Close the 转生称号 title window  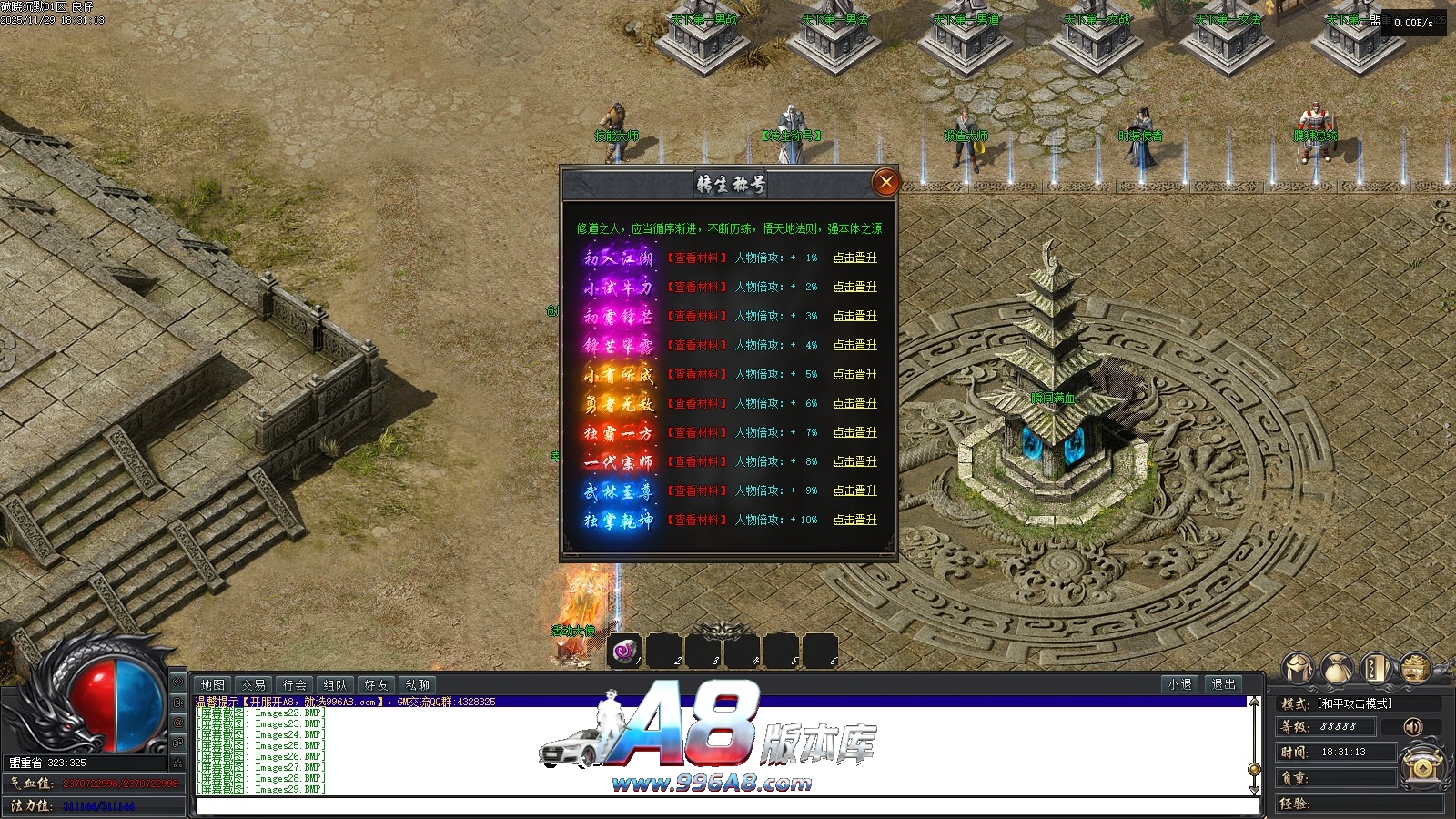tap(885, 182)
